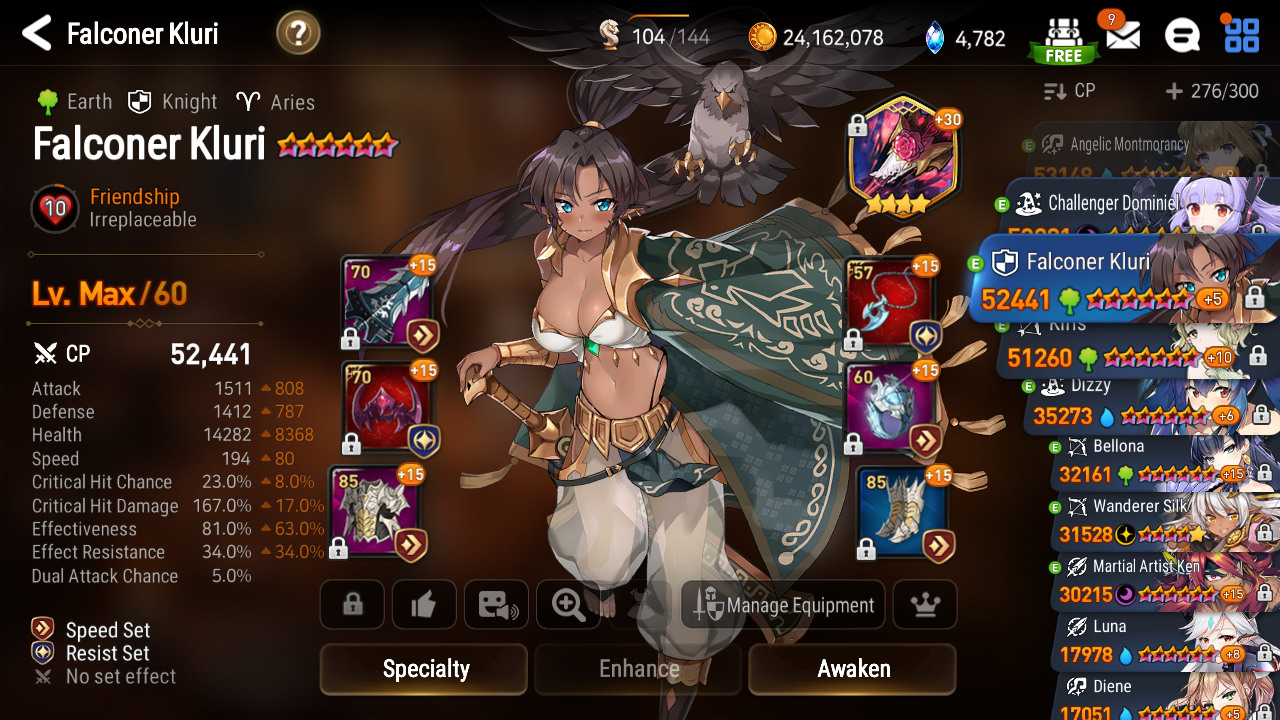Open the Awaken menu

(852, 669)
